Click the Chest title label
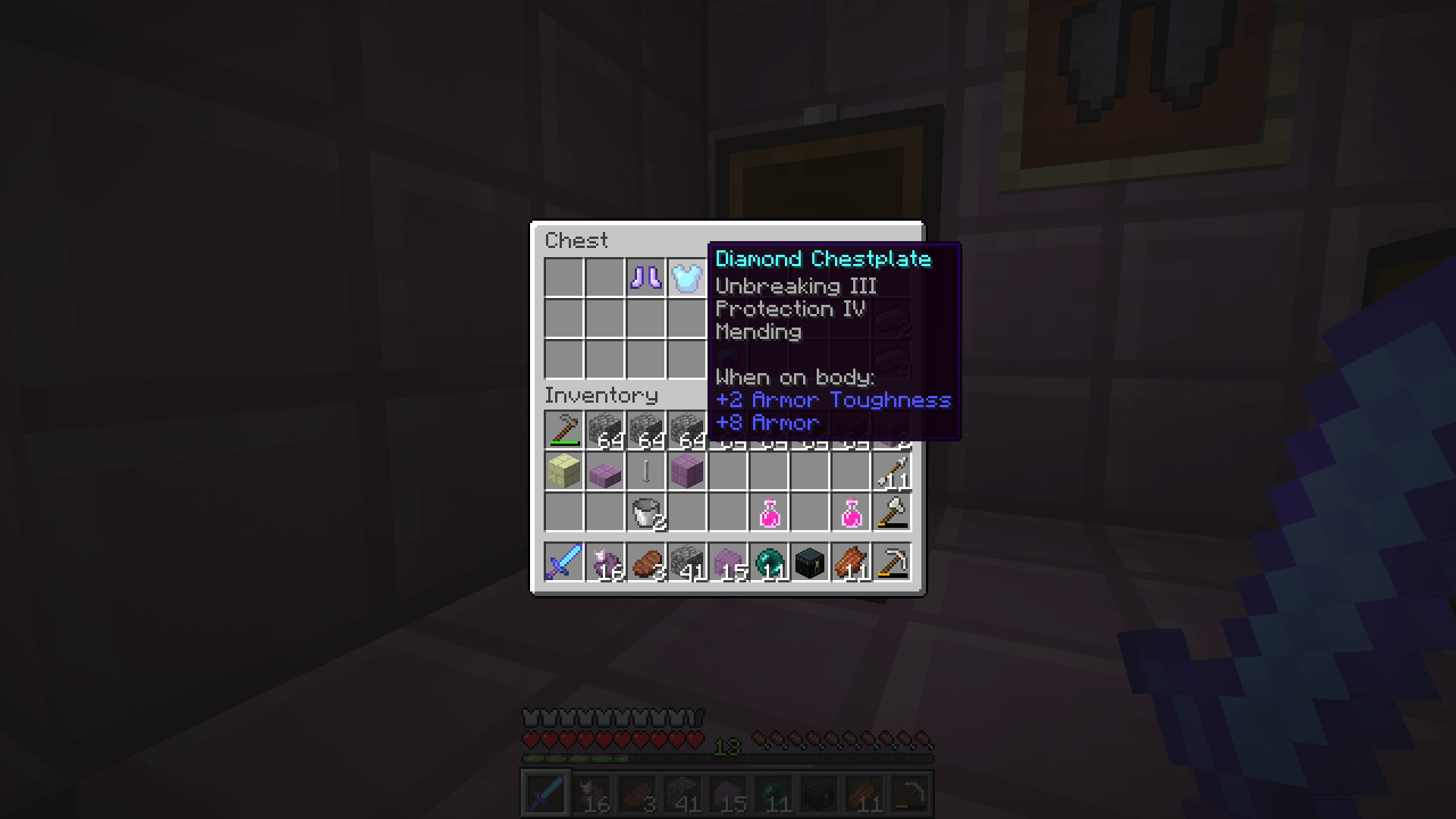Viewport: 1456px width, 819px height. click(x=576, y=240)
